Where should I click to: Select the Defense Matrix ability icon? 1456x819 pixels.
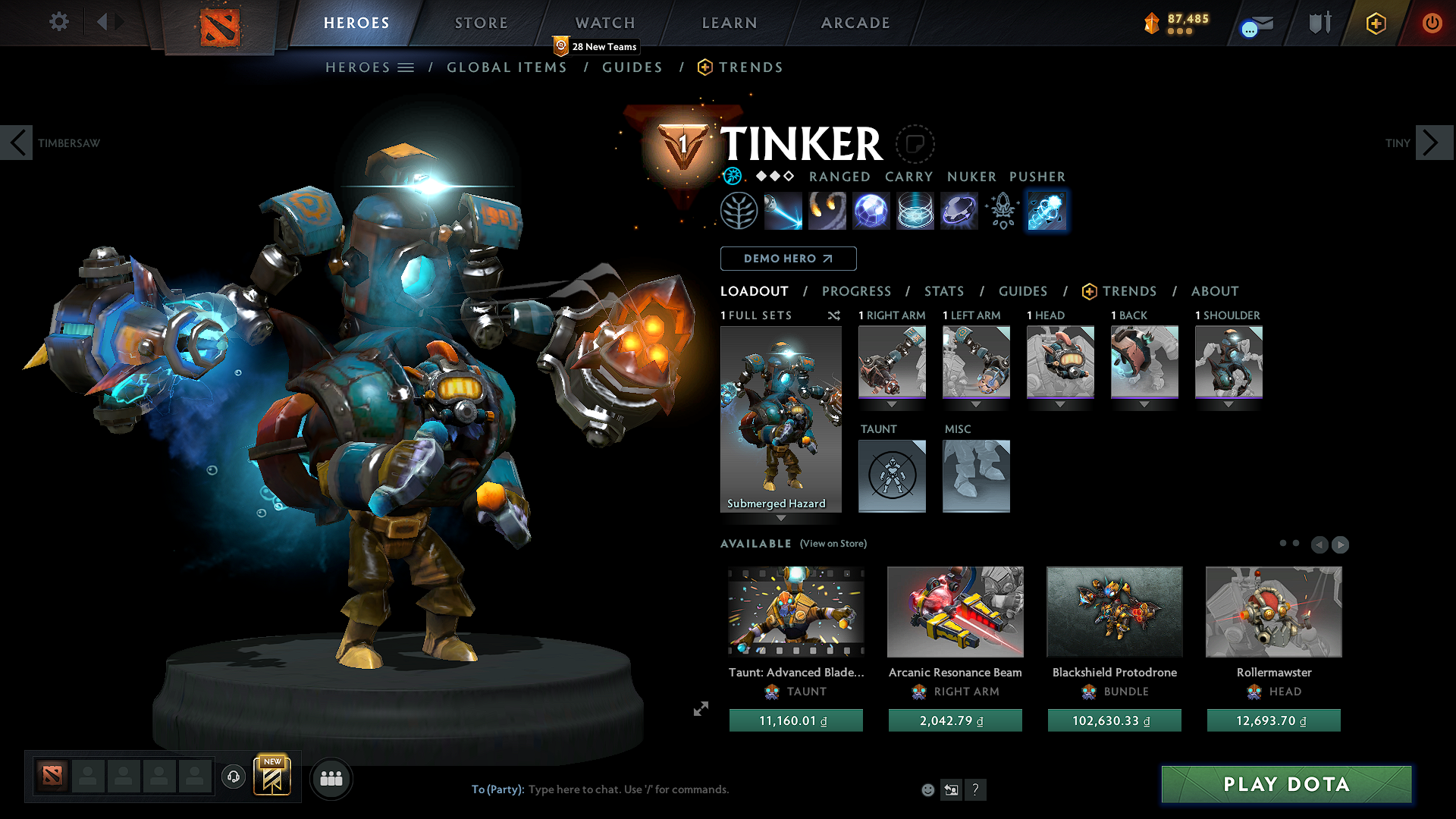(871, 210)
